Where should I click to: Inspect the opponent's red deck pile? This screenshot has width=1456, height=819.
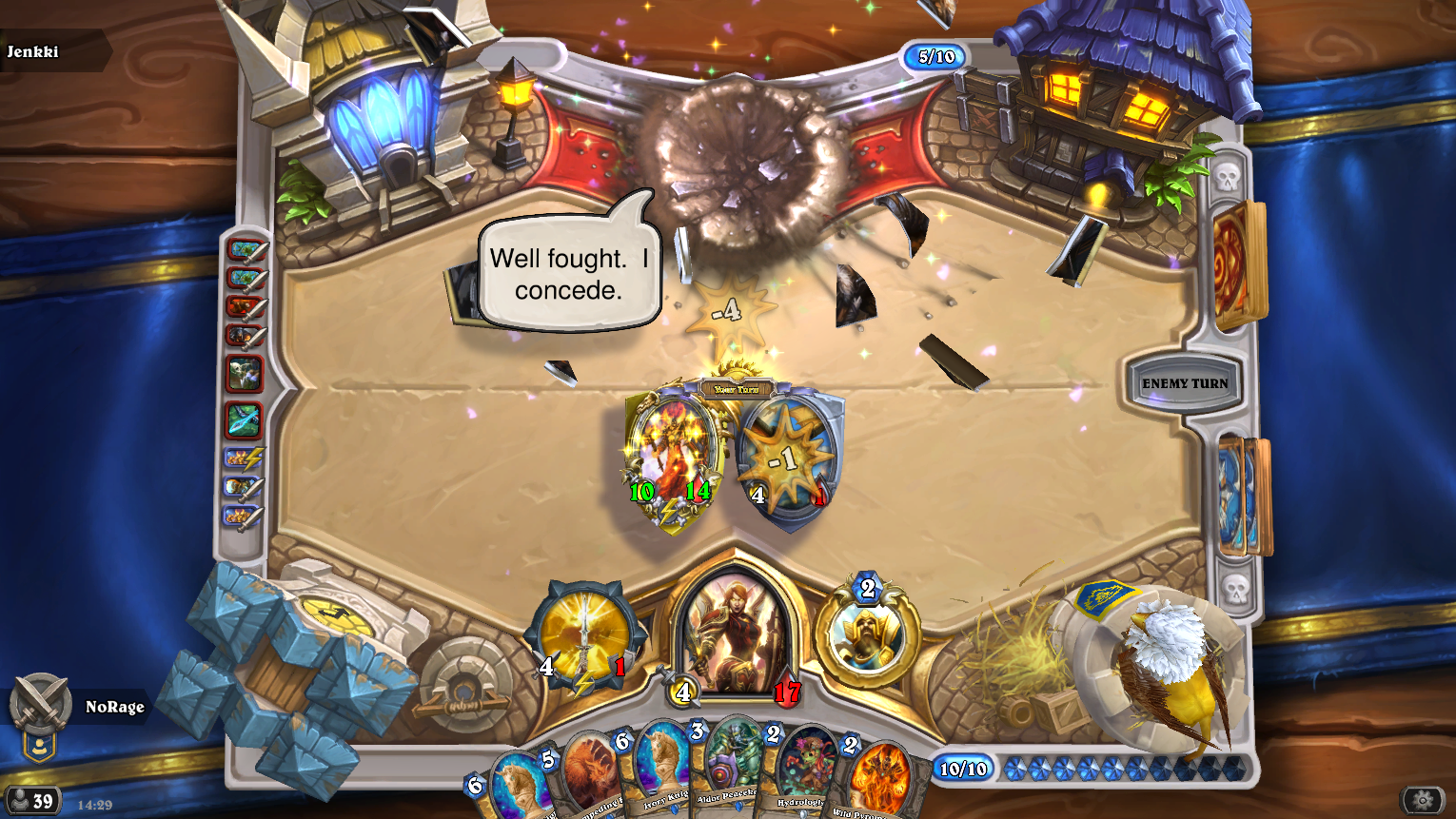[1237, 264]
